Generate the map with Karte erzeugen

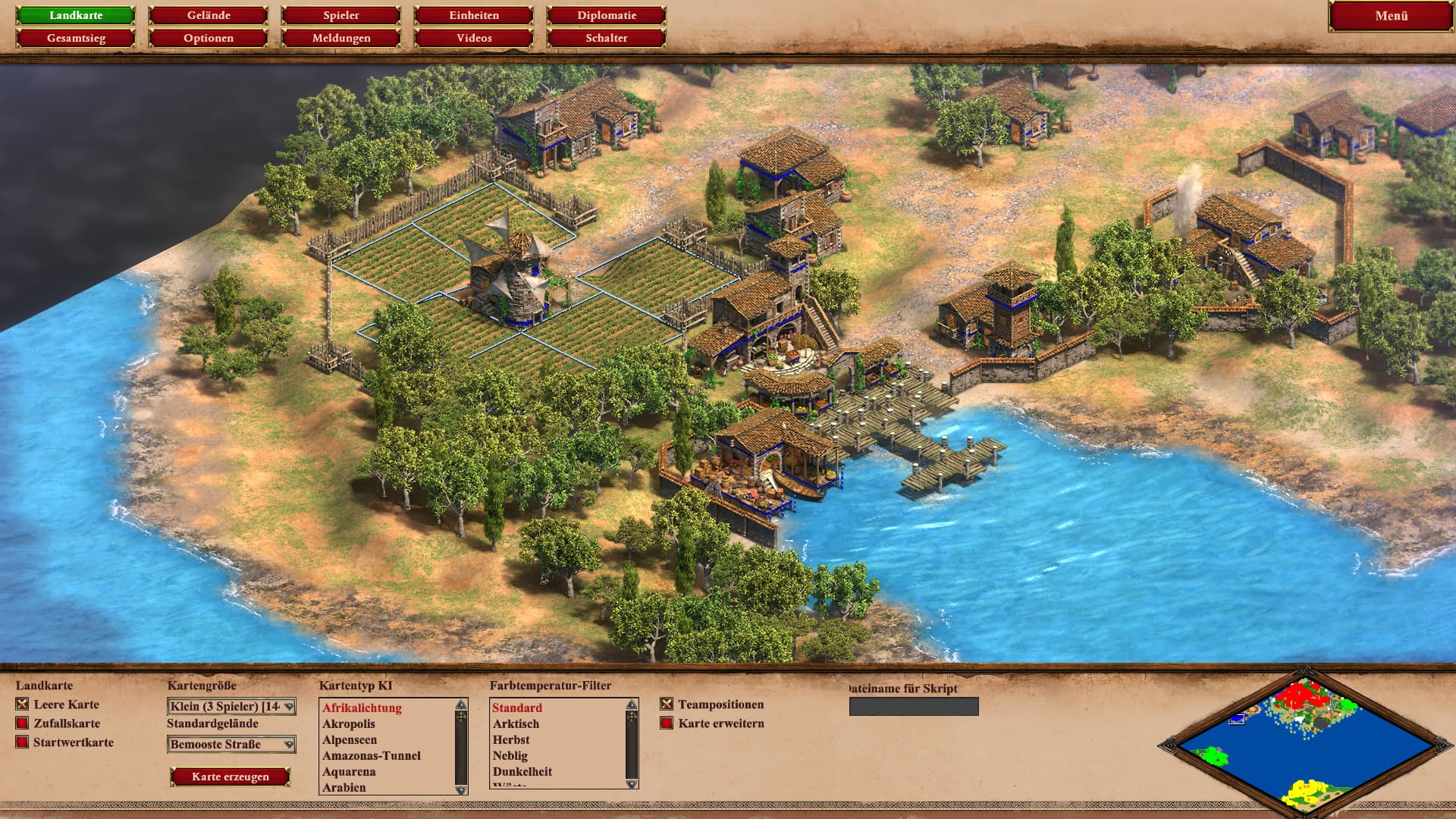tap(230, 777)
